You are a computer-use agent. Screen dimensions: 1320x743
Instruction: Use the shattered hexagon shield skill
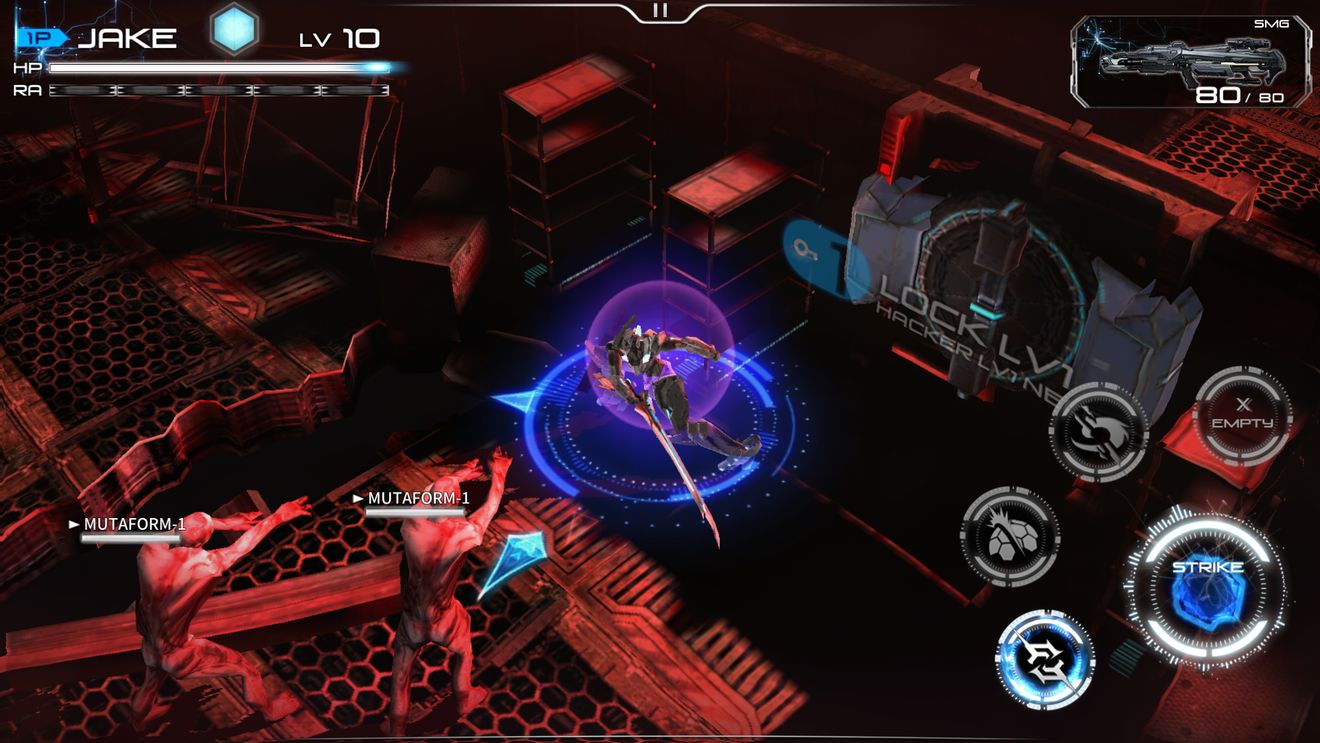[x=1010, y=536]
